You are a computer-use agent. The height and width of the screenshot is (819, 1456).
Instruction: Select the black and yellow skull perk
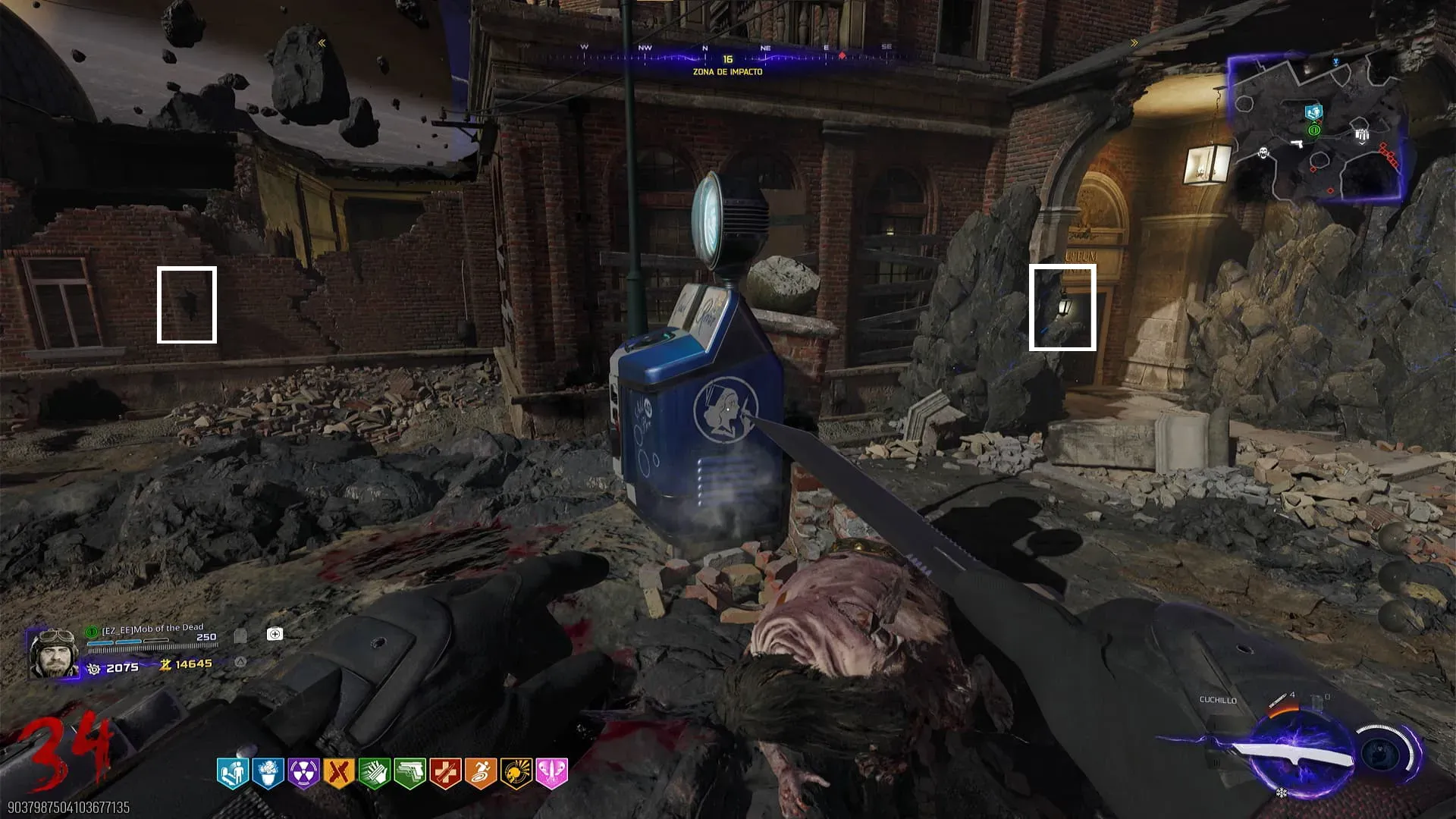pyautogui.click(x=516, y=773)
